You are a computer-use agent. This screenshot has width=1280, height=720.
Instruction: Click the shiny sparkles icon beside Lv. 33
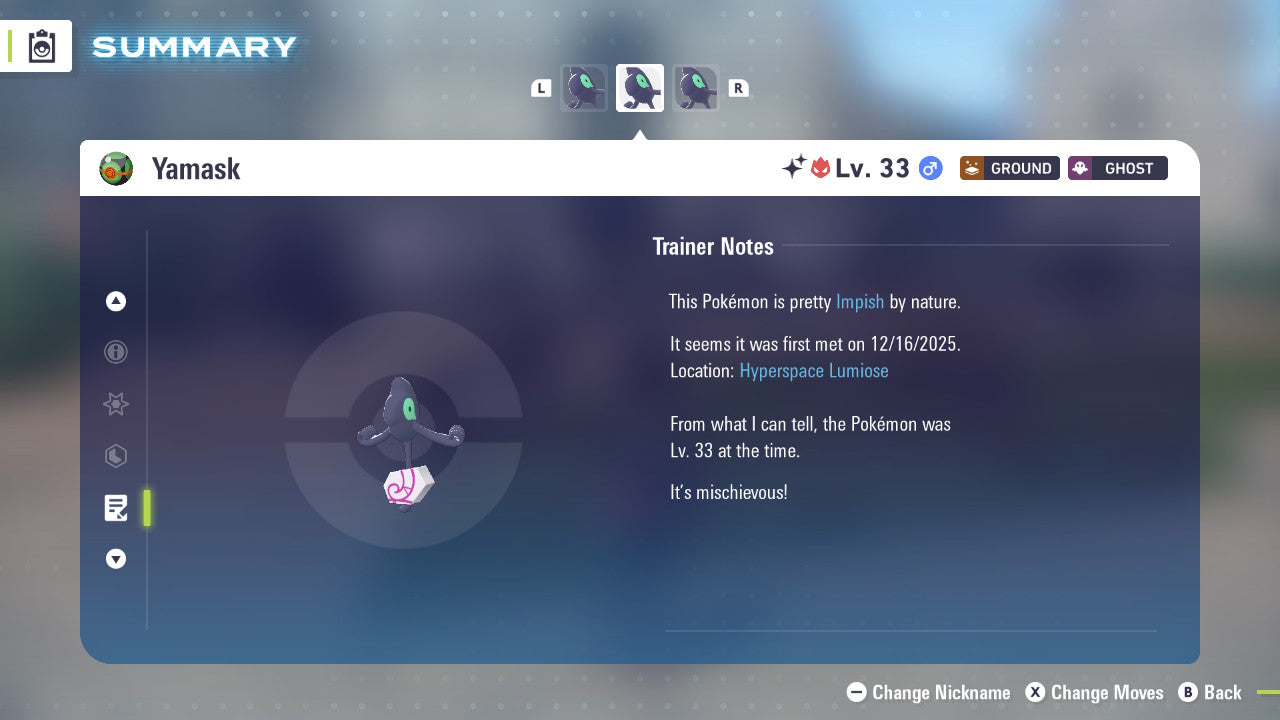pyautogui.click(x=794, y=168)
